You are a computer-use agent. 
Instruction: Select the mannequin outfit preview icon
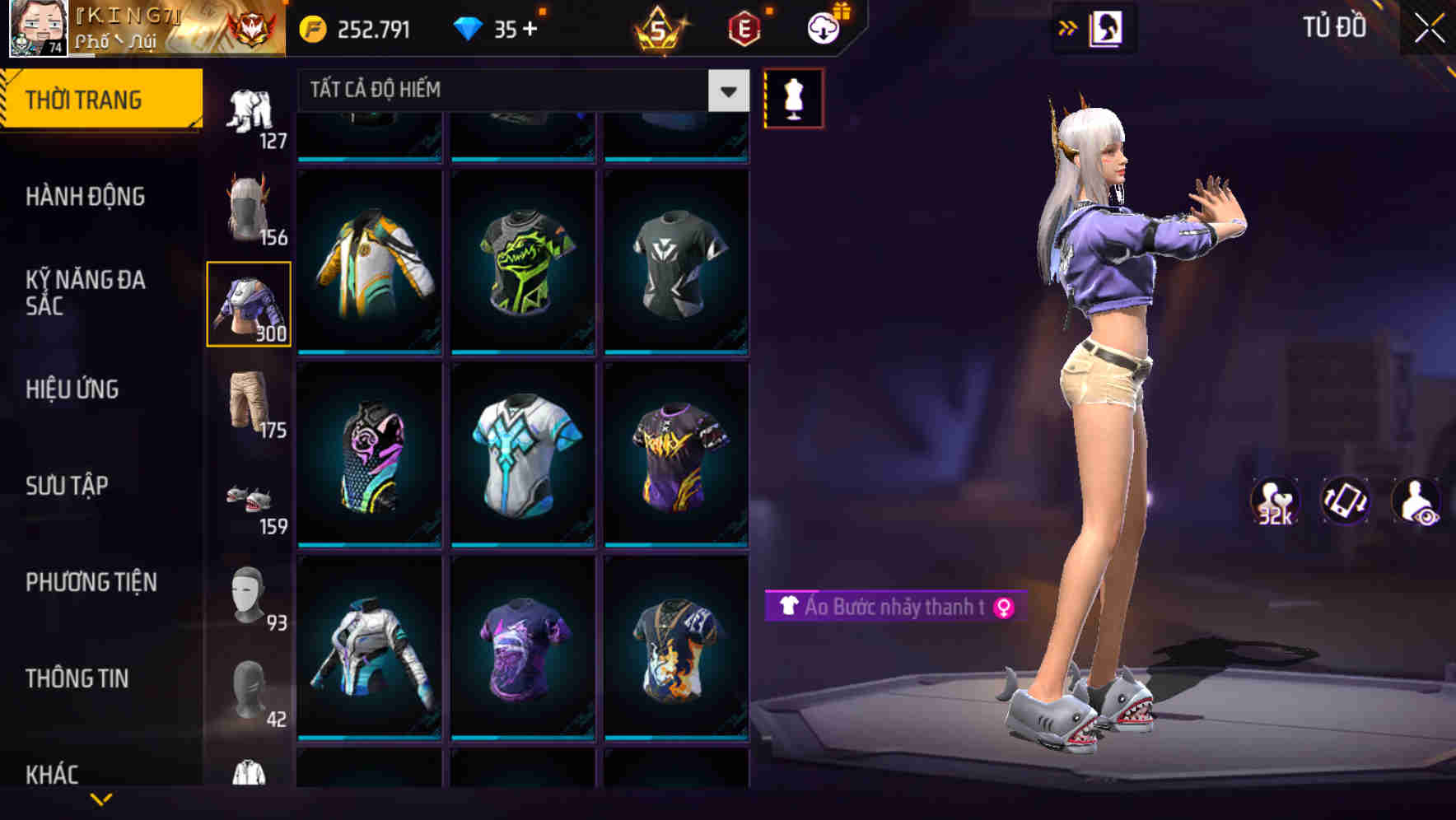coord(793,97)
